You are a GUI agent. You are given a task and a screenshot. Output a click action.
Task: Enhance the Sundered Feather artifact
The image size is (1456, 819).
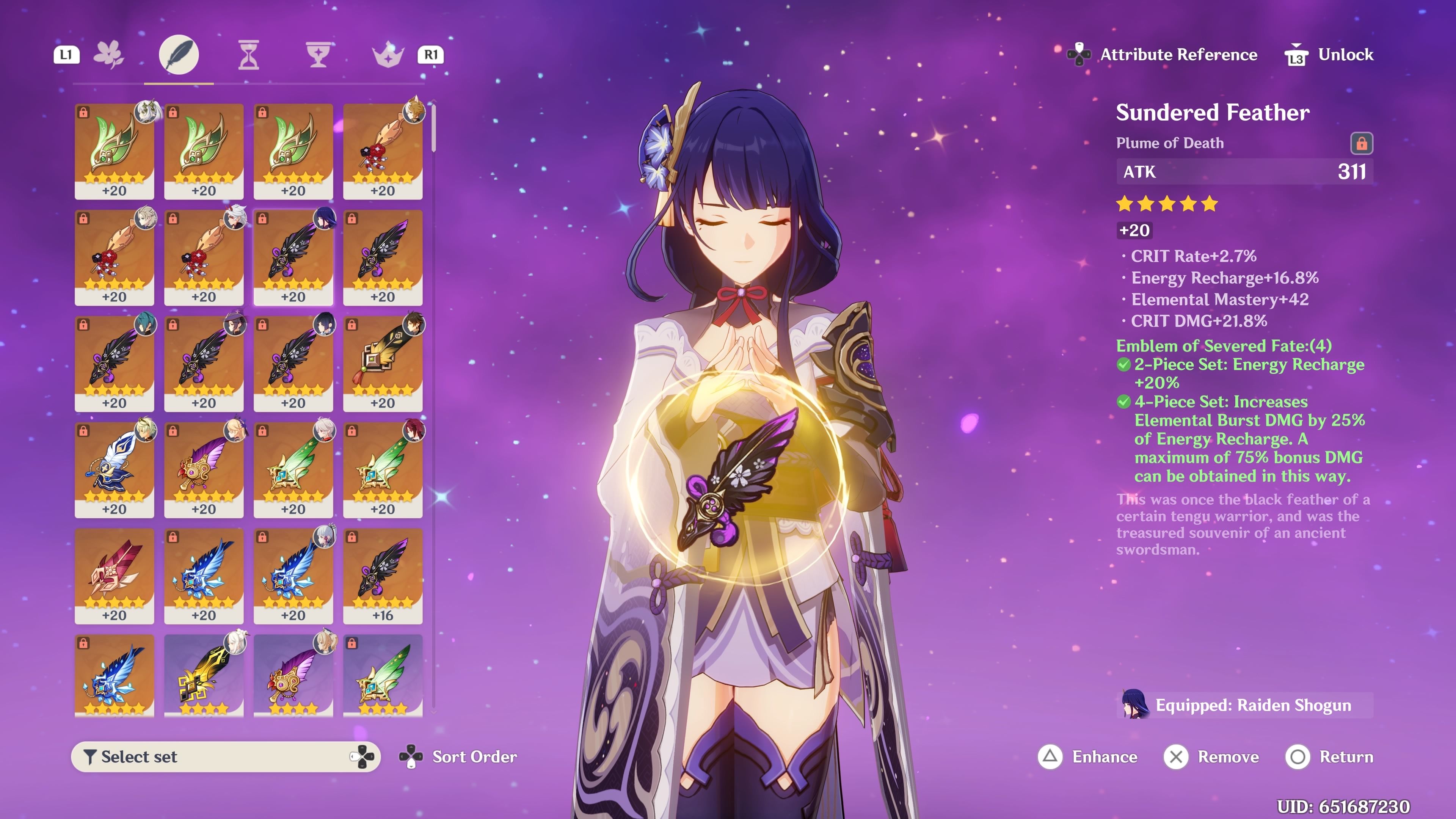point(1089,756)
